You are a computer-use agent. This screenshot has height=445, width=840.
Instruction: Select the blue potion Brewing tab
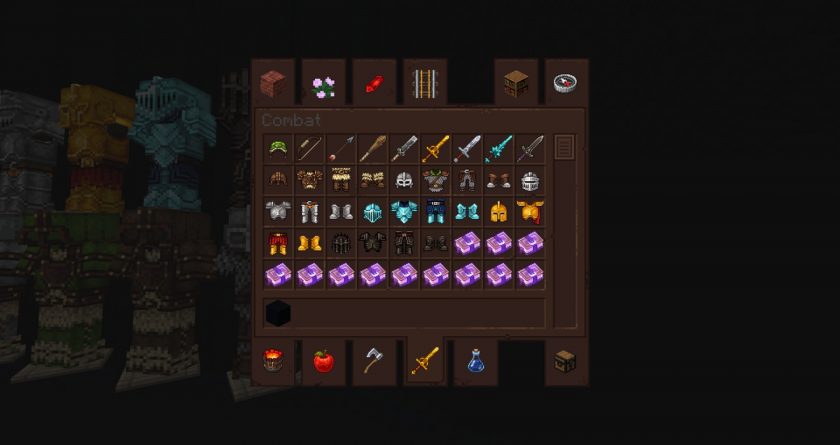tap(476, 361)
